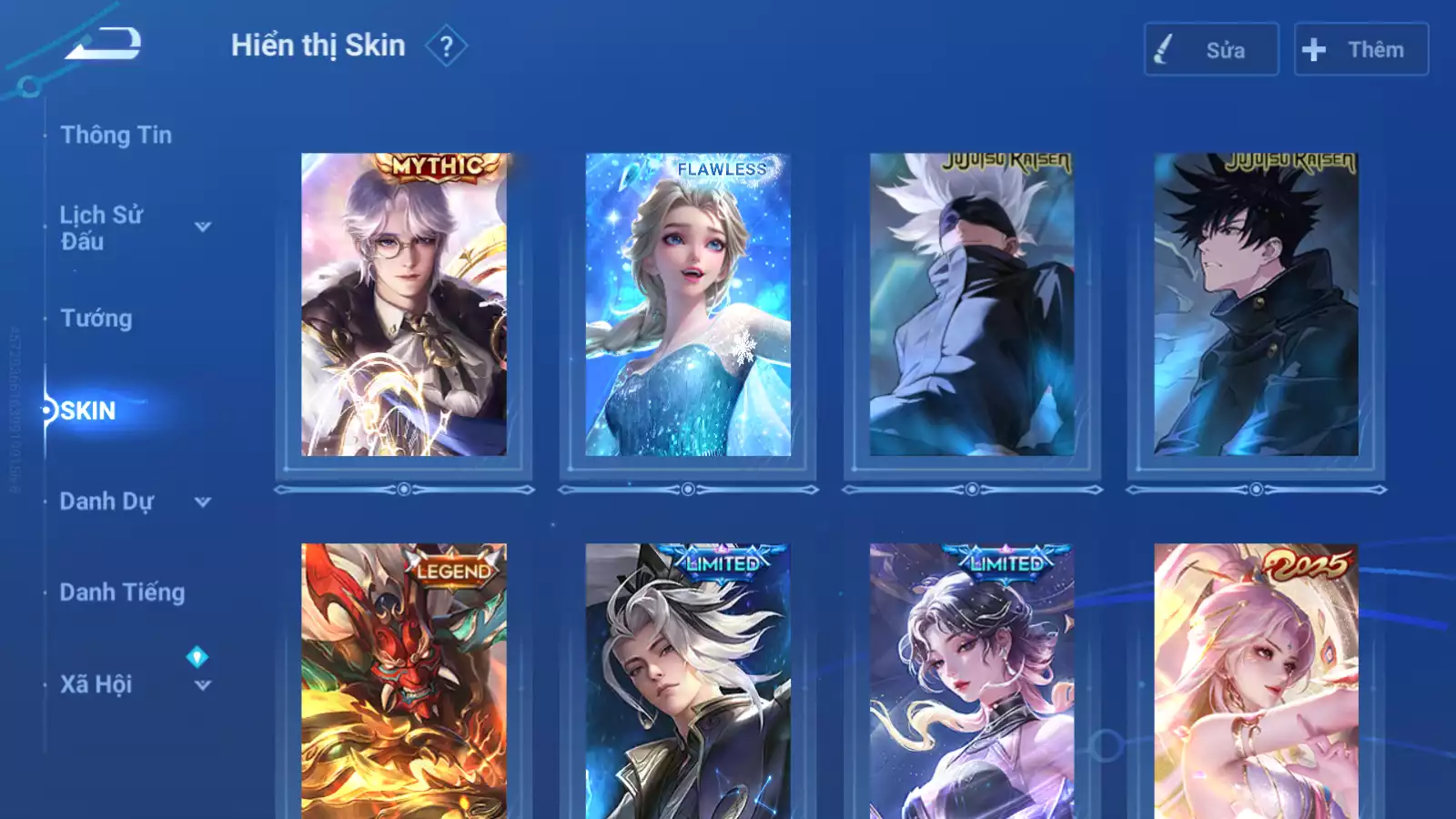
Task: Open the Danh Tiếng tab
Action: (122, 592)
